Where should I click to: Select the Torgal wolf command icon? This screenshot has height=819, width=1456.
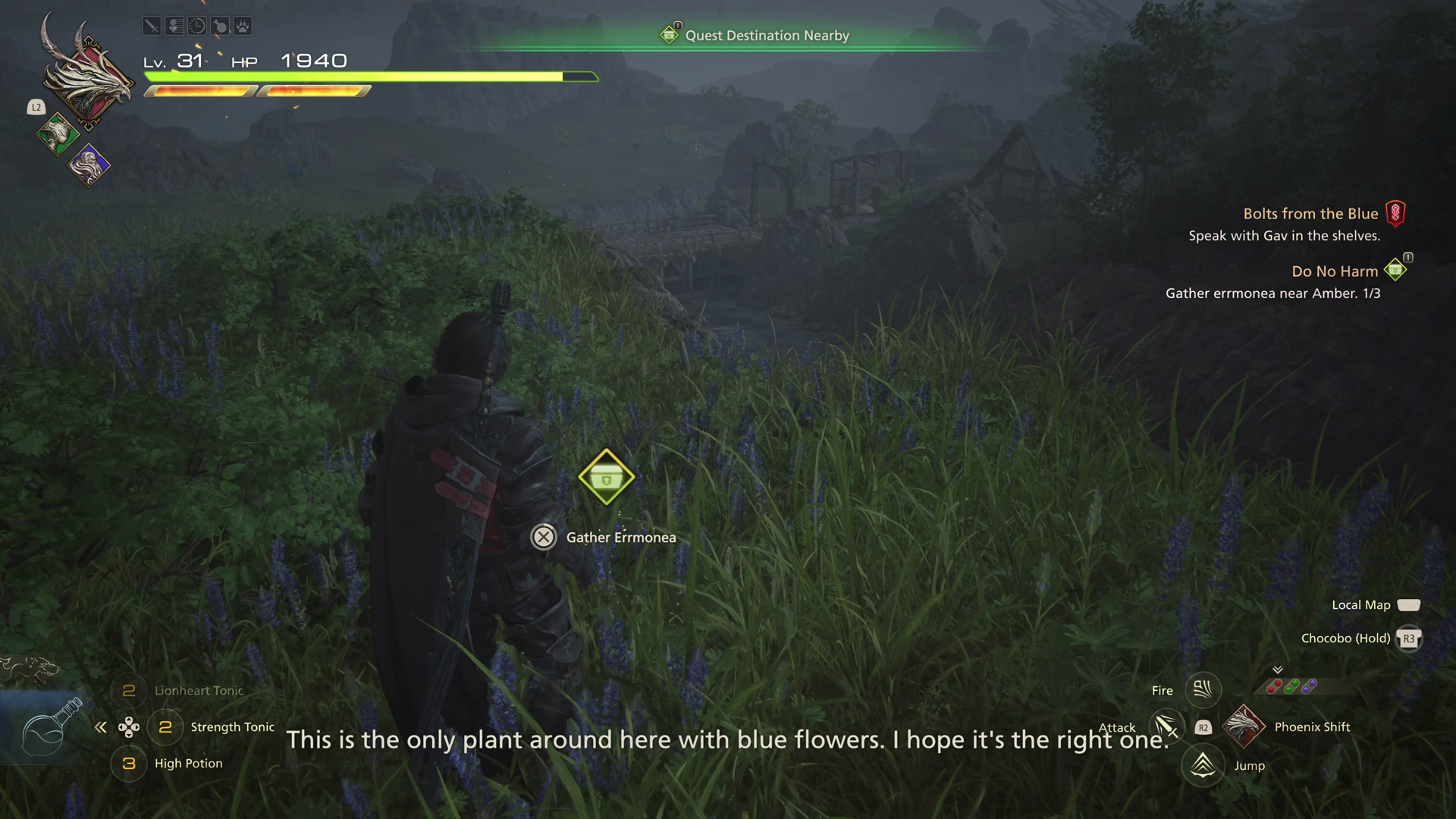(x=30, y=669)
